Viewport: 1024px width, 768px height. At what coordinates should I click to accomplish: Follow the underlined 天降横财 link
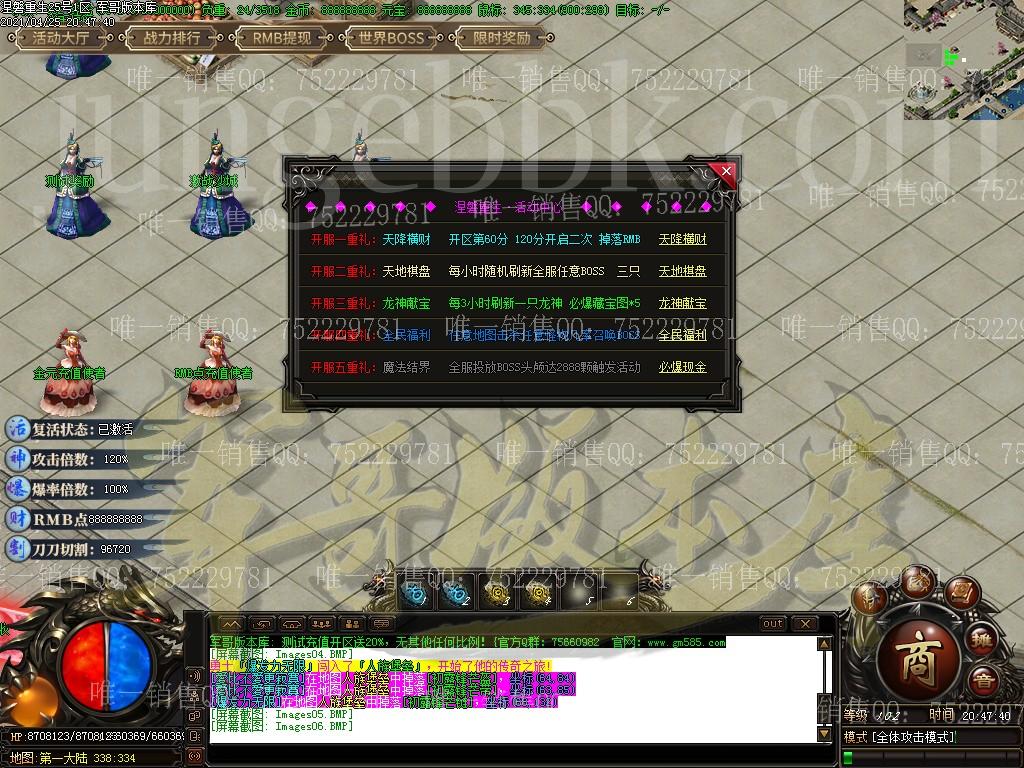tap(682, 240)
